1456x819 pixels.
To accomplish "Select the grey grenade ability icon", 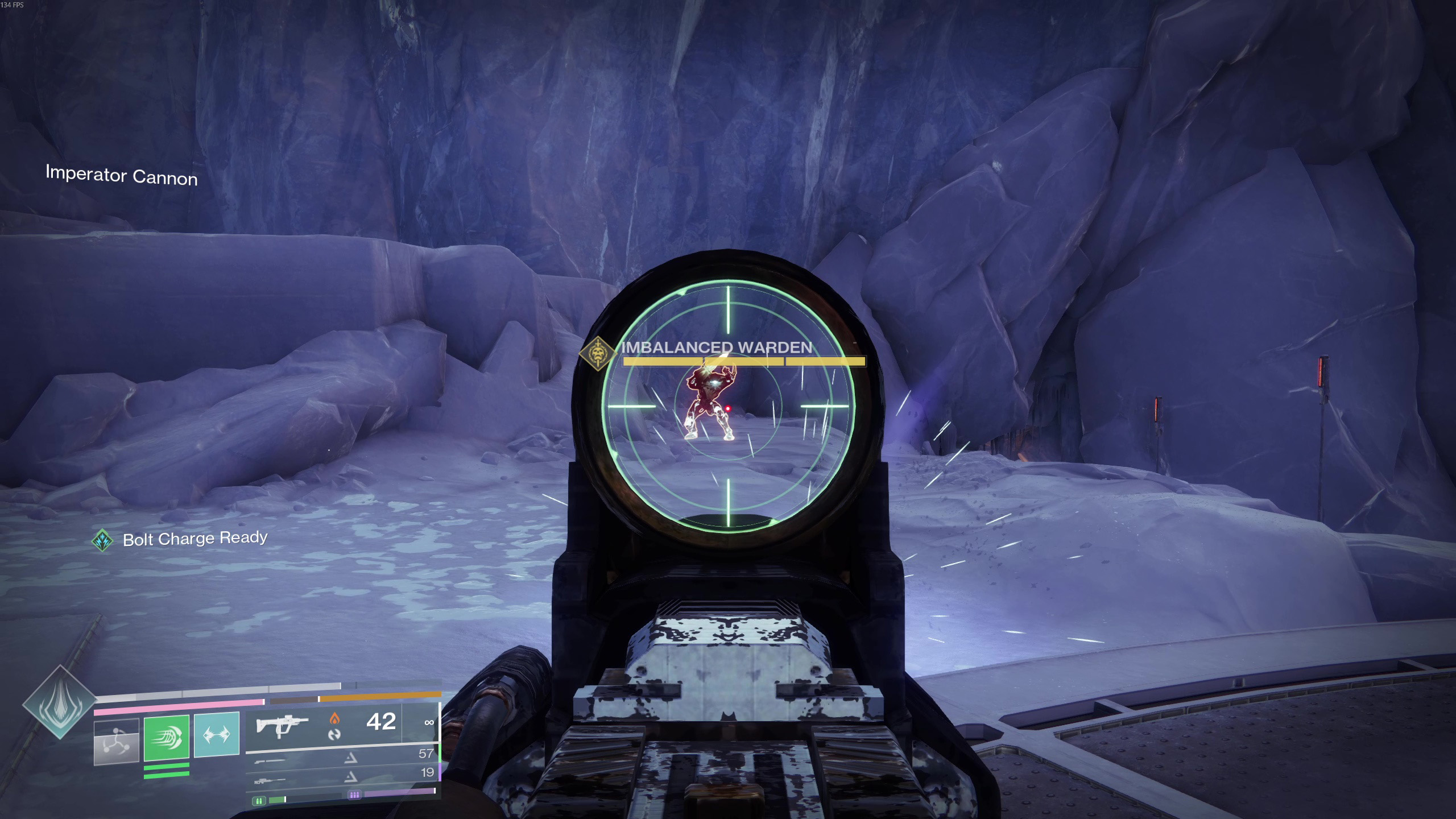I will 117,741.
